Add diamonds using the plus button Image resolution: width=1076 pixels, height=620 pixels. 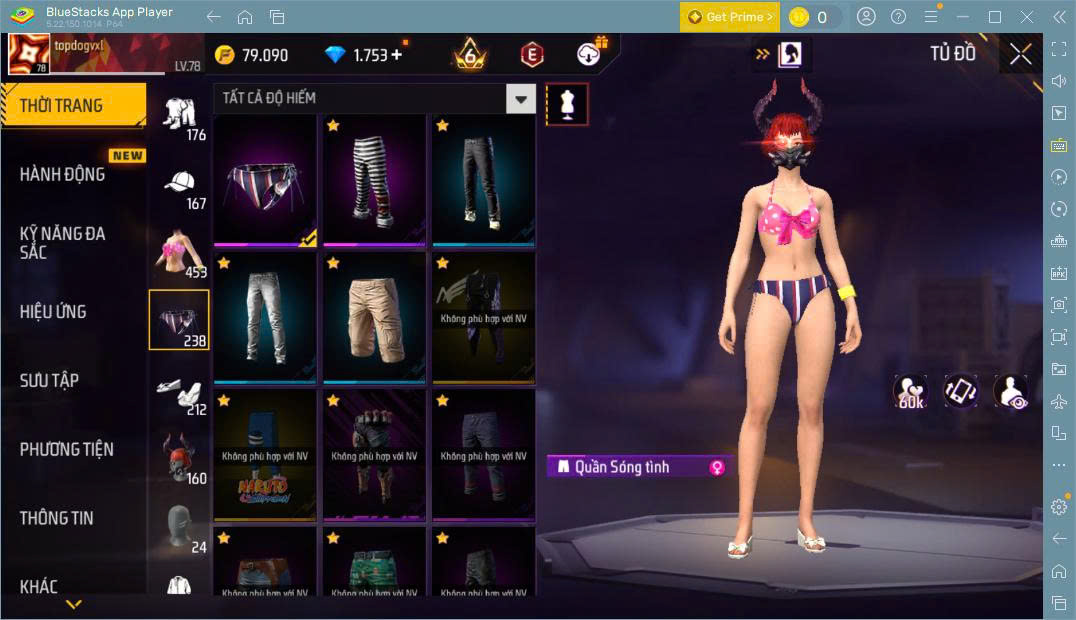point(397,55)
